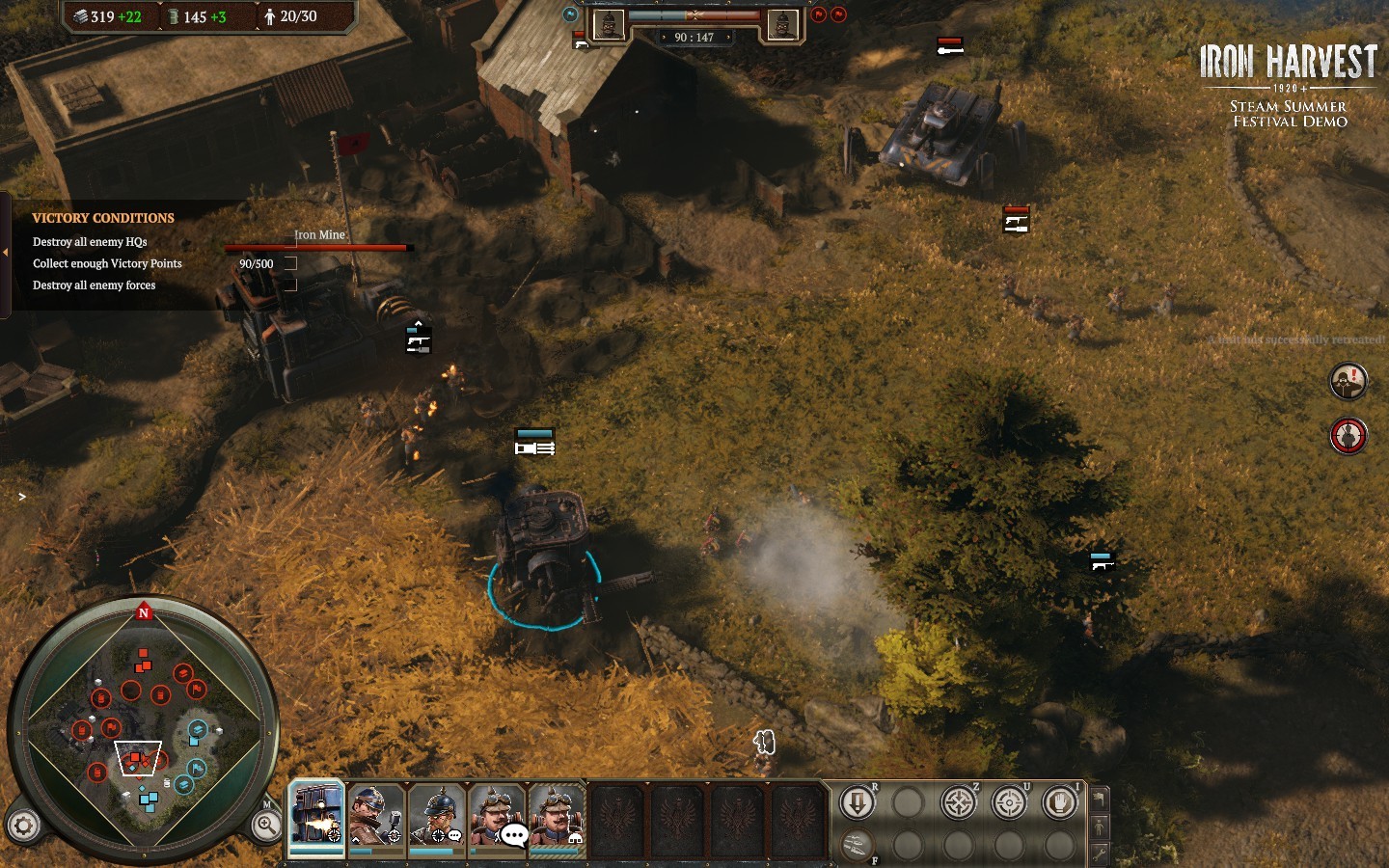Issue the raised-hand hold command
1389x868 pixels.
click(1059, 802)
